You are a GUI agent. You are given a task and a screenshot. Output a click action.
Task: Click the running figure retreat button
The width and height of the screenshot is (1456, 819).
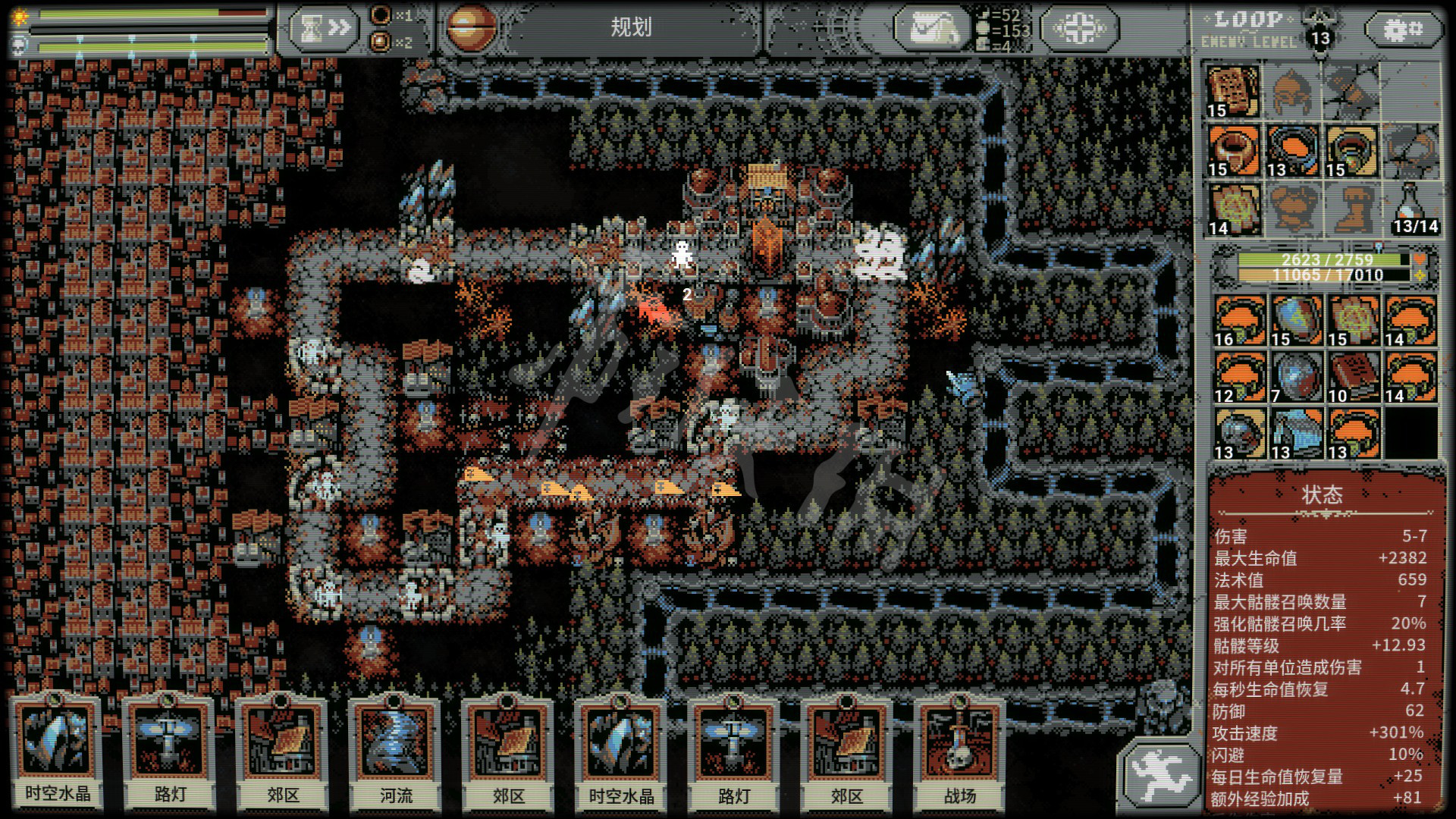[1160, 772]
